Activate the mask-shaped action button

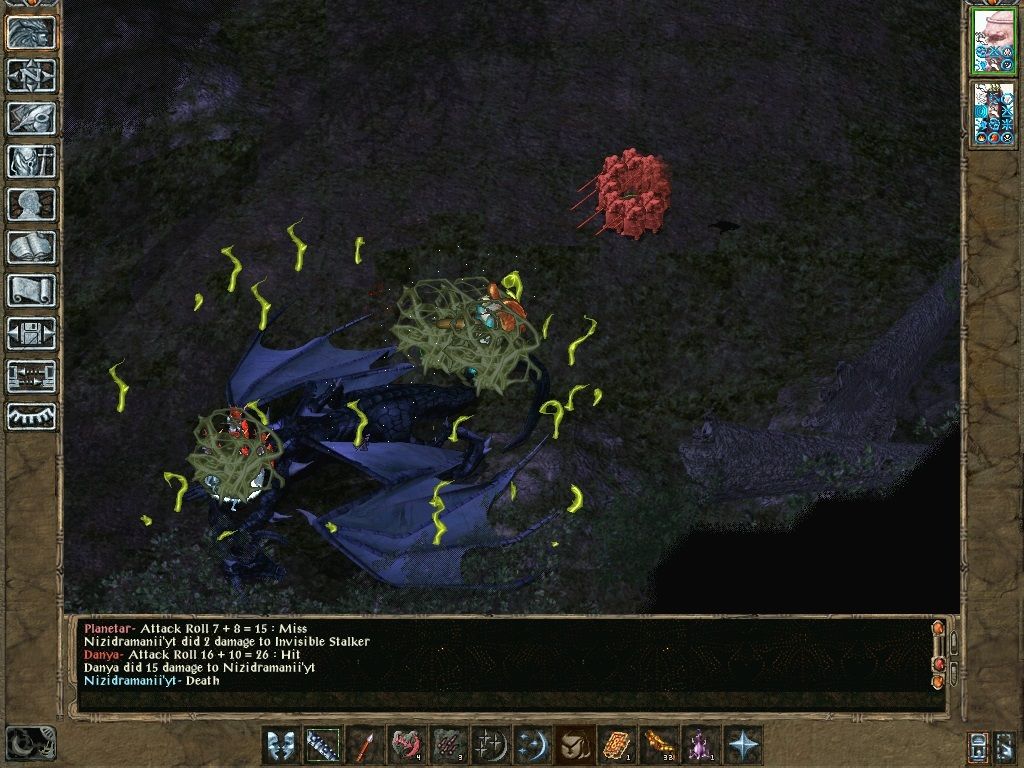point(281,746)
